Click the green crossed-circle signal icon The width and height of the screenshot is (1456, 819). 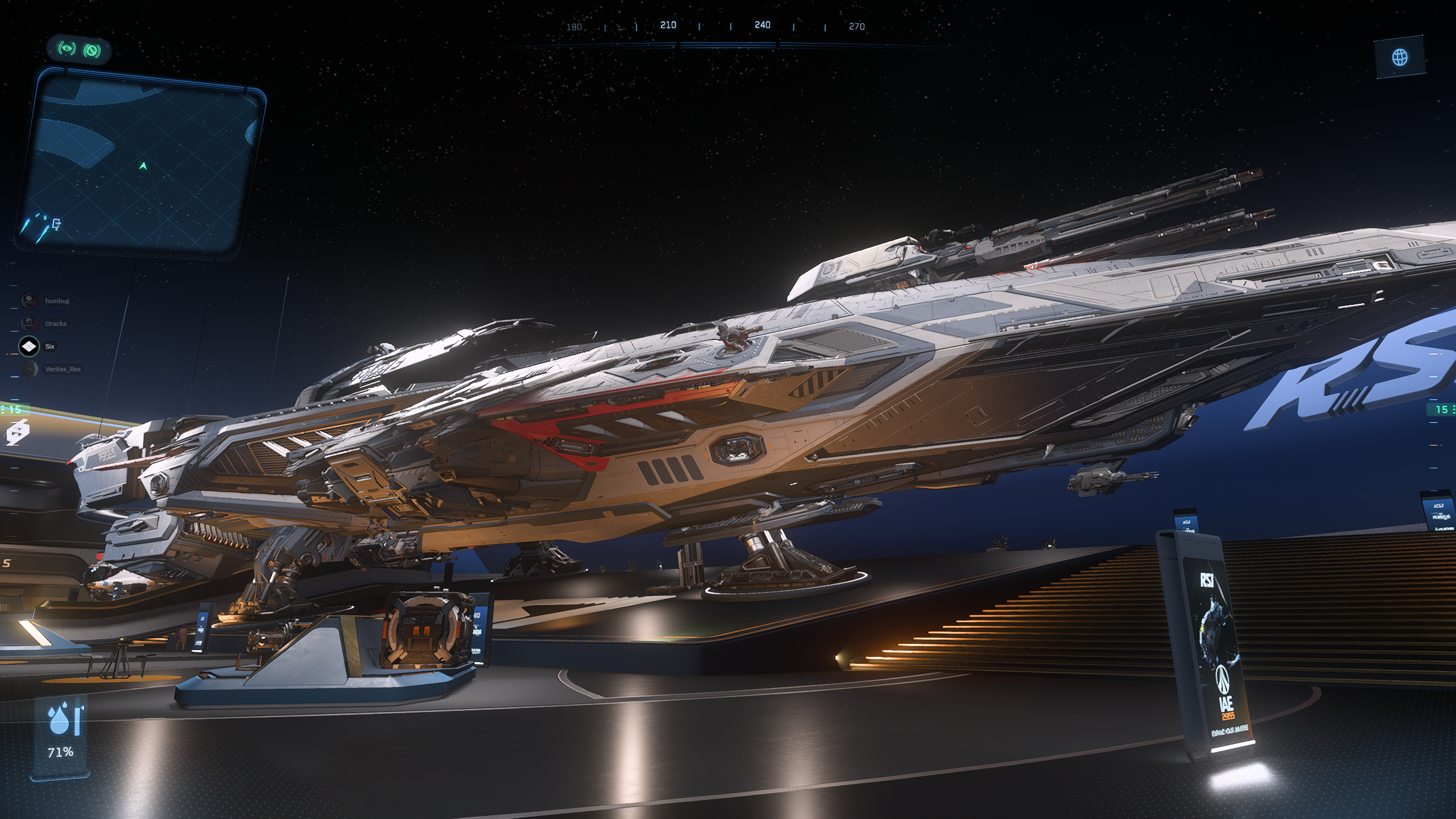click(92, 51)
